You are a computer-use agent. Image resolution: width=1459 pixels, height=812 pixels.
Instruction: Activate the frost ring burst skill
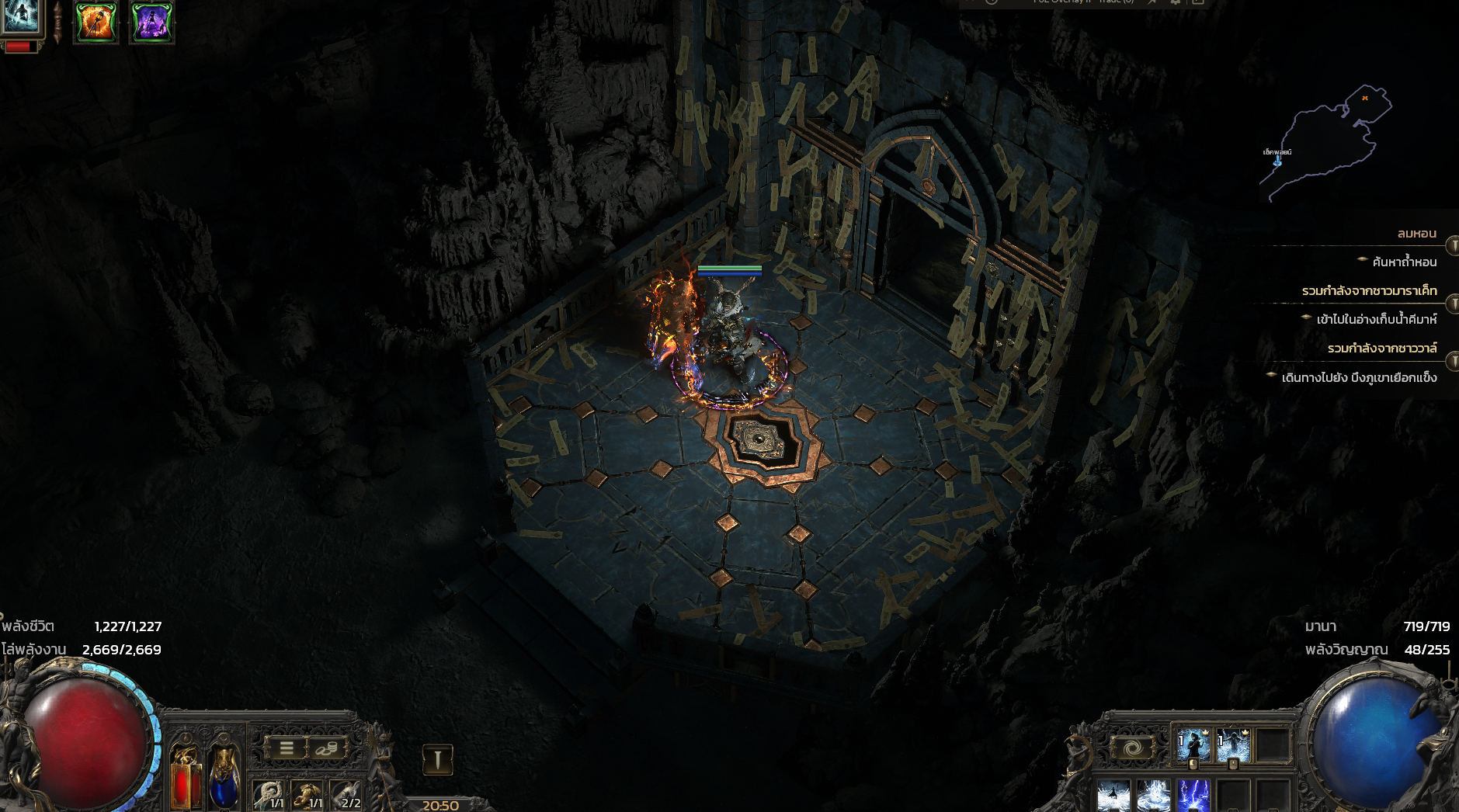(1154, 797)
